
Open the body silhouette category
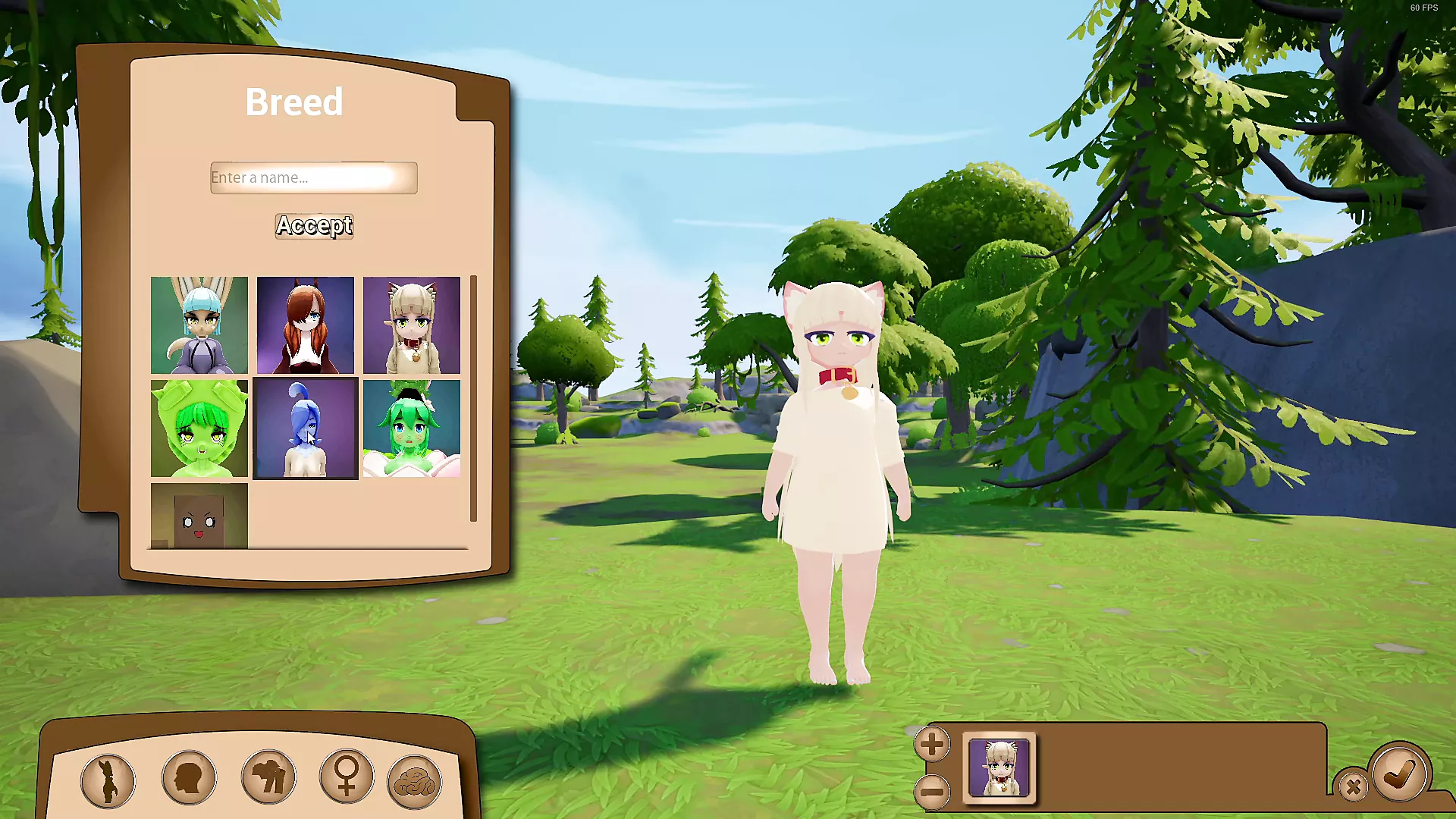[108, 780]
